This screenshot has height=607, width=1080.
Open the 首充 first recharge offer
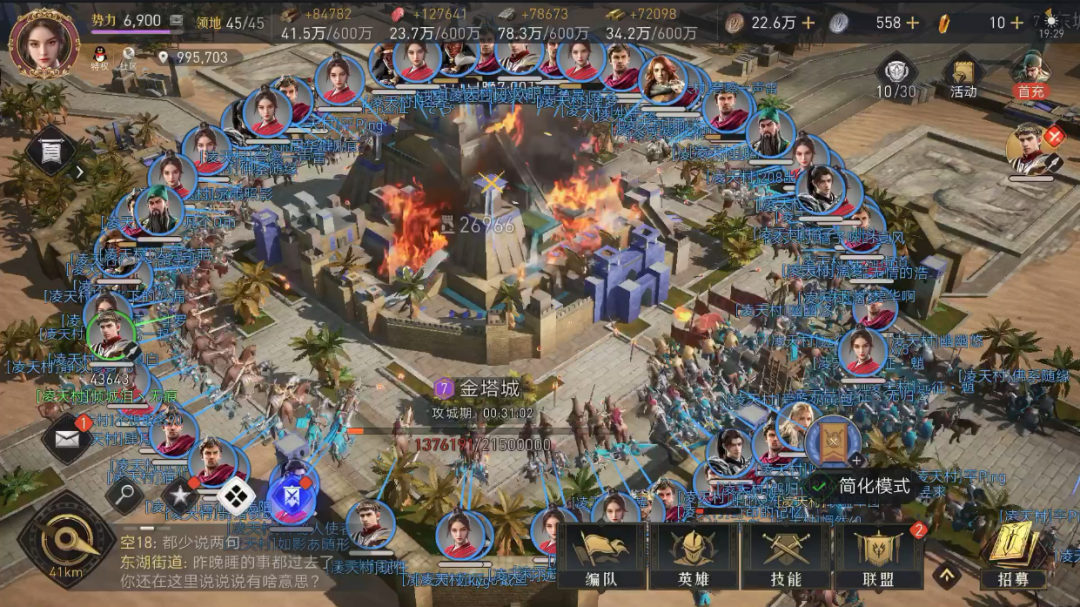coord(1029,76)
